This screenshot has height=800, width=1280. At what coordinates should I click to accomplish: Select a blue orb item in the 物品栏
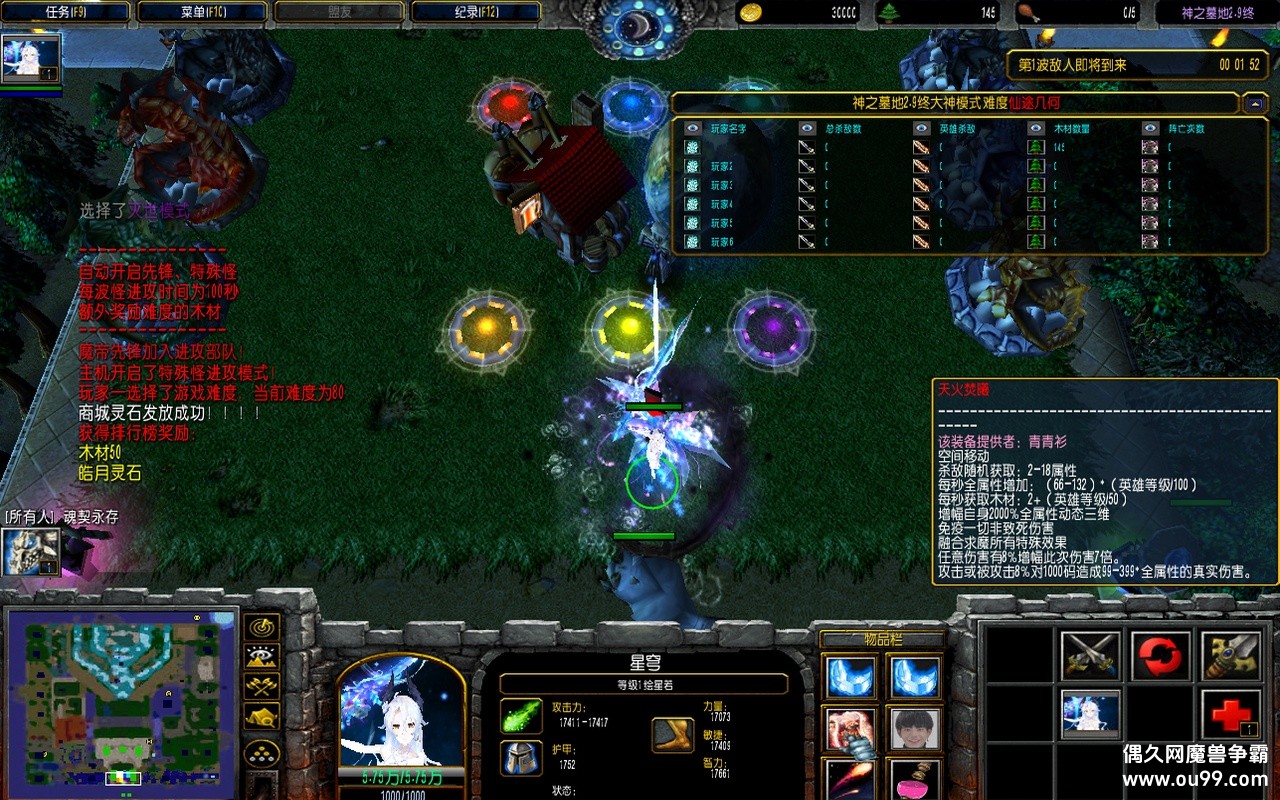coord(852,678)
